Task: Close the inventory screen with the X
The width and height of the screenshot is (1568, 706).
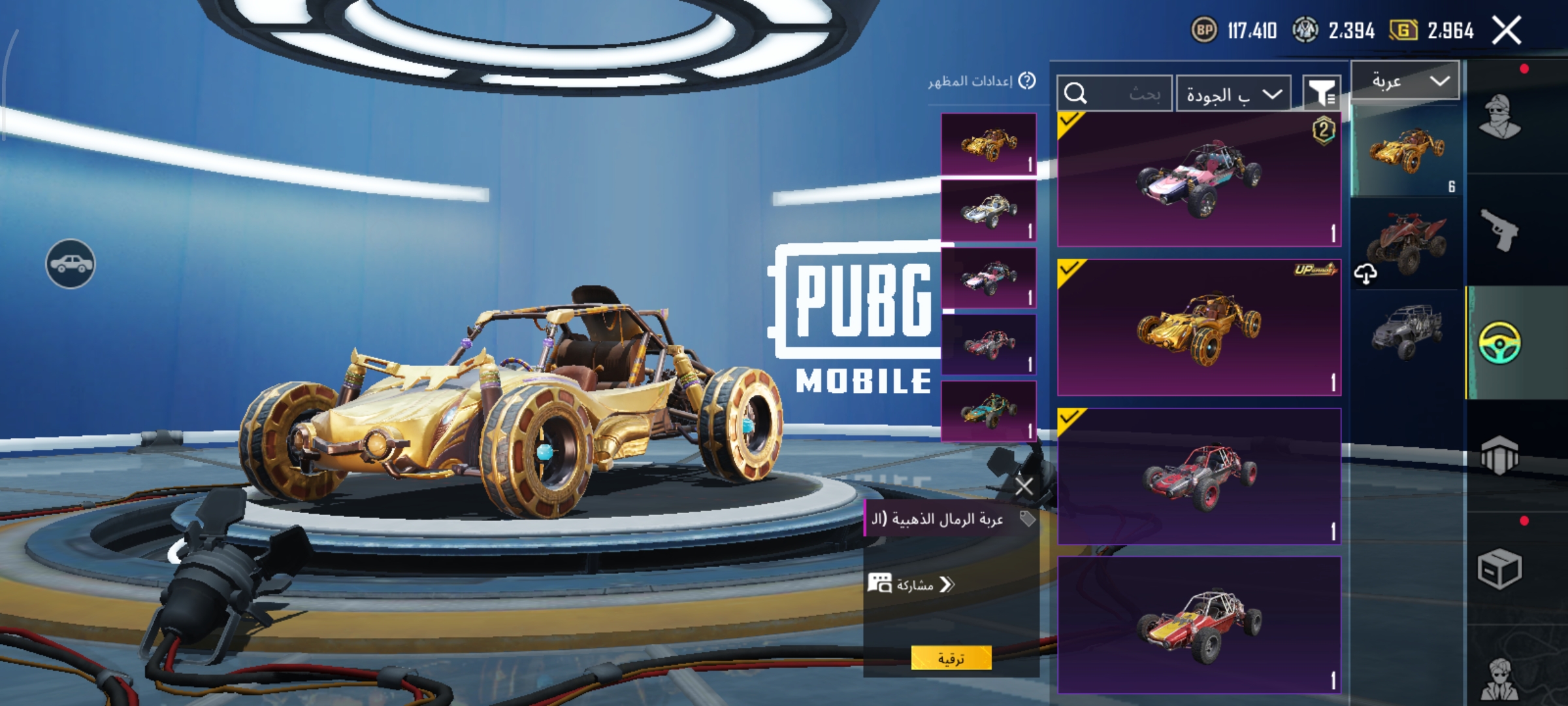Action: tap(1507, 31)
